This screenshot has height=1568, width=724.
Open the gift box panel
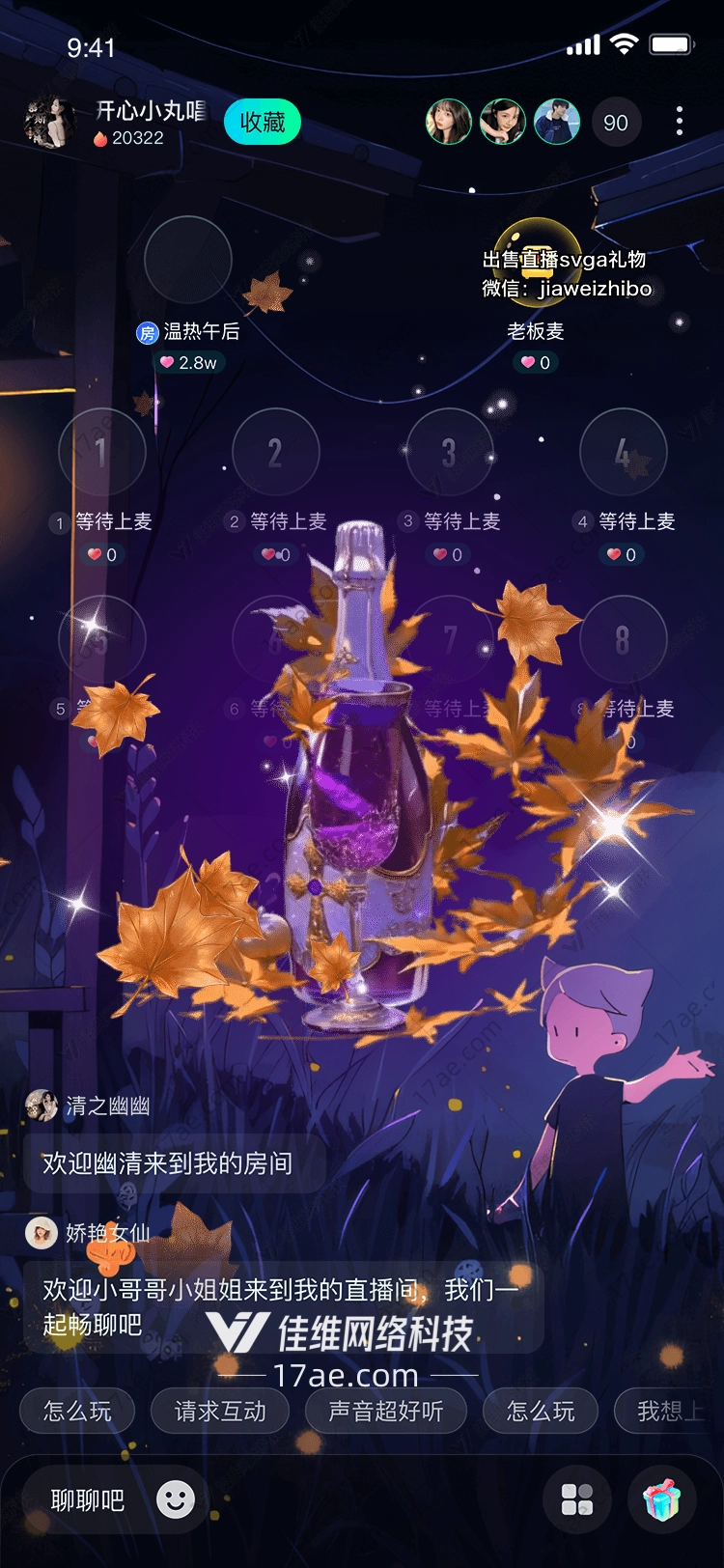[662, 1499]
